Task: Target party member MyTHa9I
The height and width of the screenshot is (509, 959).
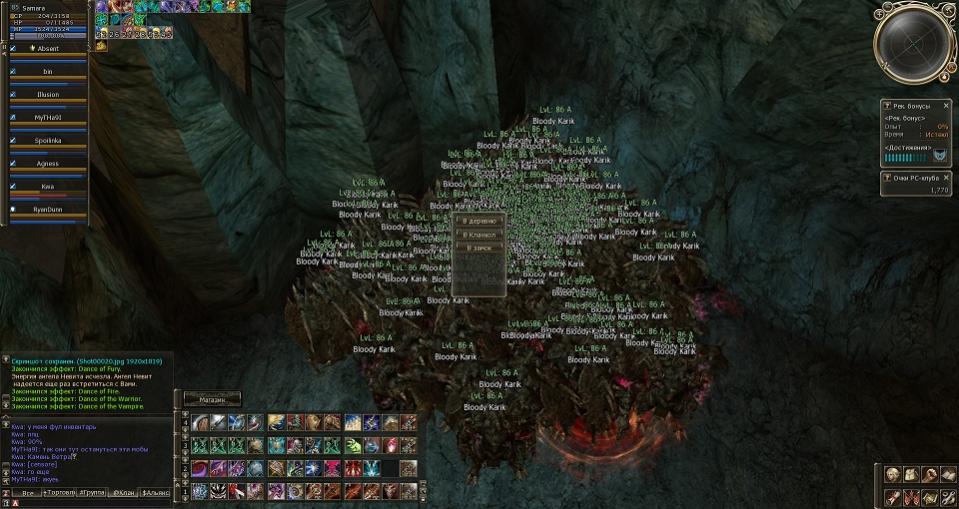Action: point(48,117)
